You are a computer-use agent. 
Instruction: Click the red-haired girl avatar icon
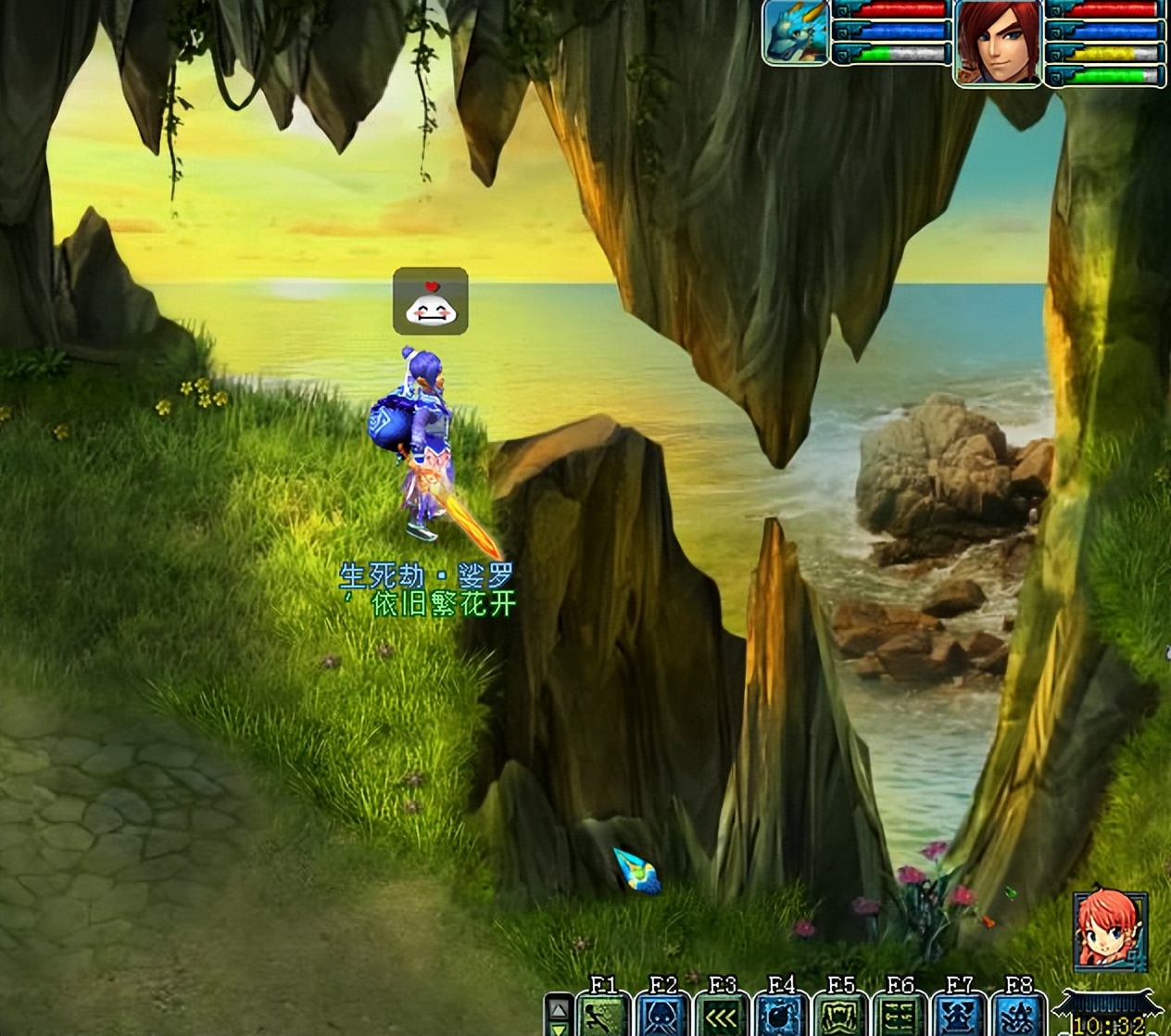(1110, 930)
